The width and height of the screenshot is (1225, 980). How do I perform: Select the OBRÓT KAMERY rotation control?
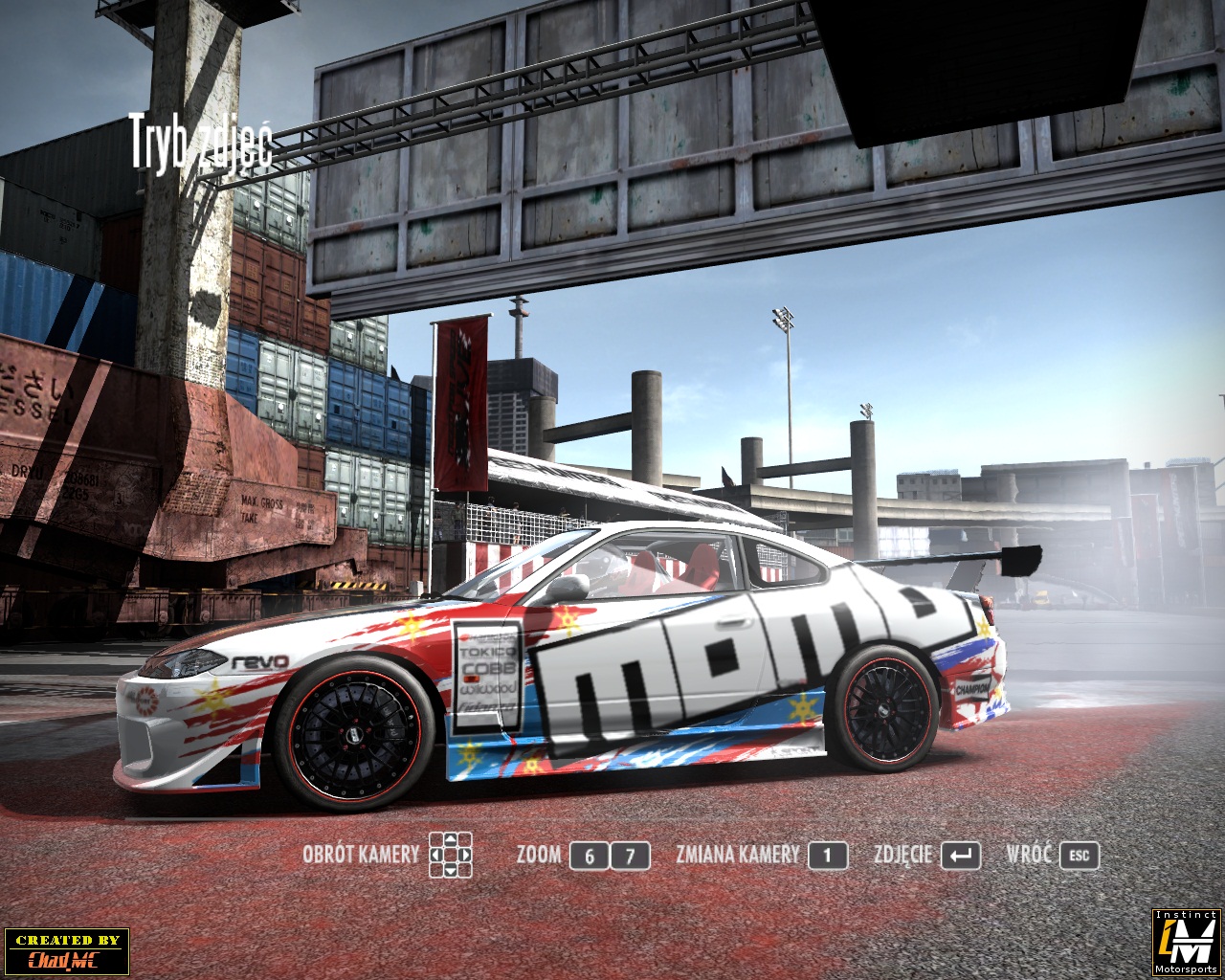[x=451, y=855]
